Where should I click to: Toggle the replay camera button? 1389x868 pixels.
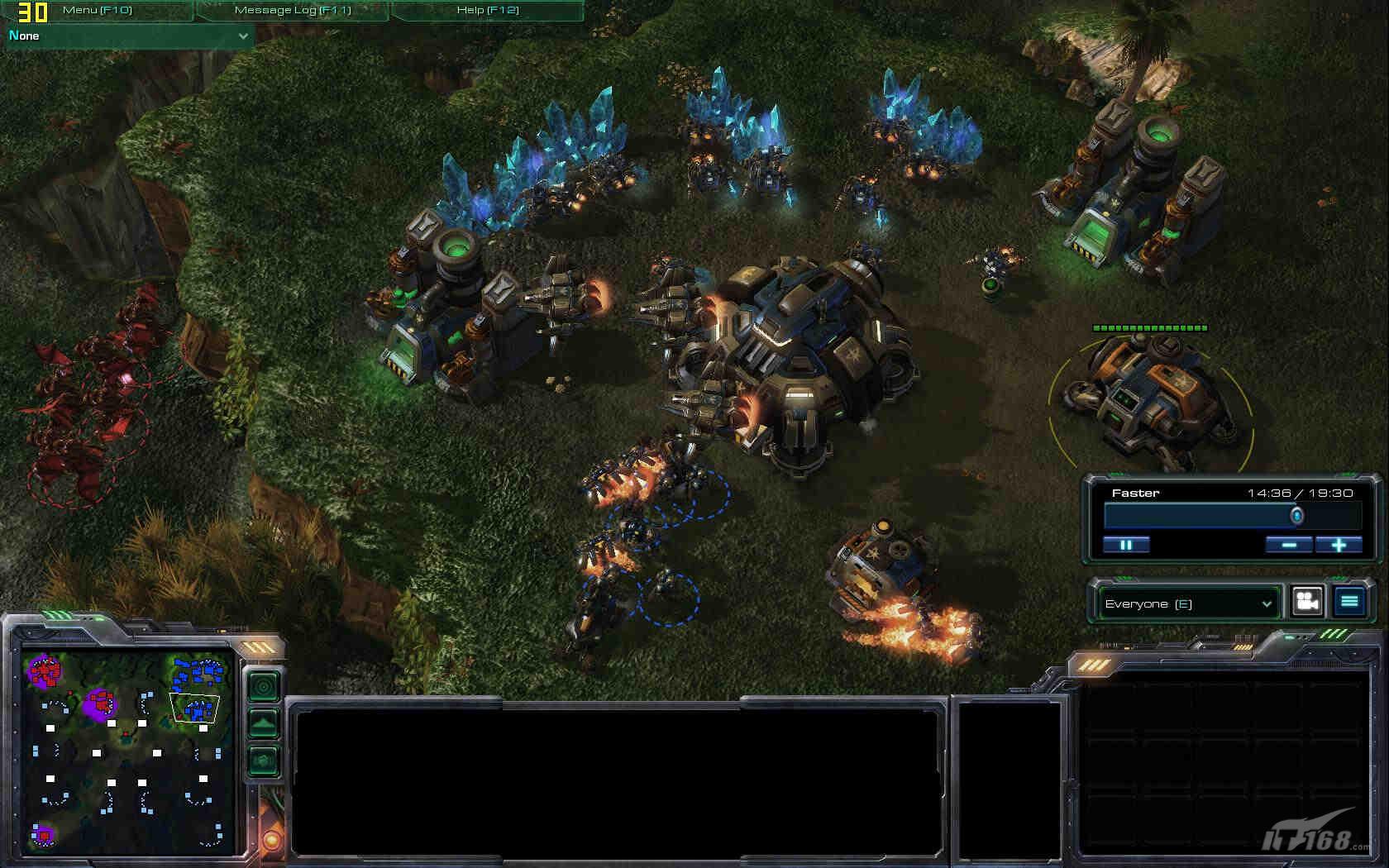(1307, 602)
